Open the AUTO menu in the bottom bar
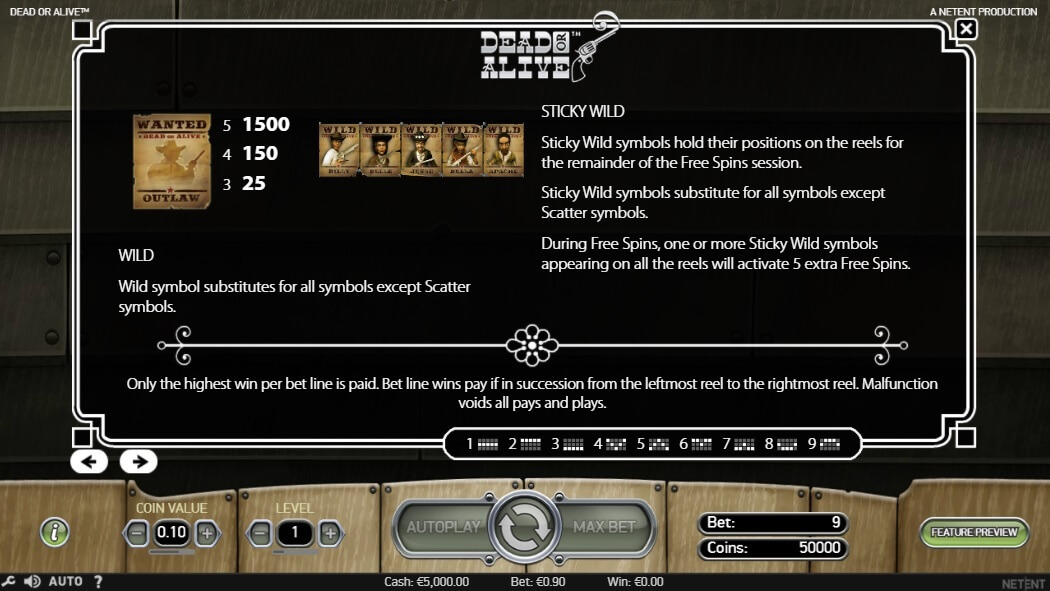 point(65,581)
